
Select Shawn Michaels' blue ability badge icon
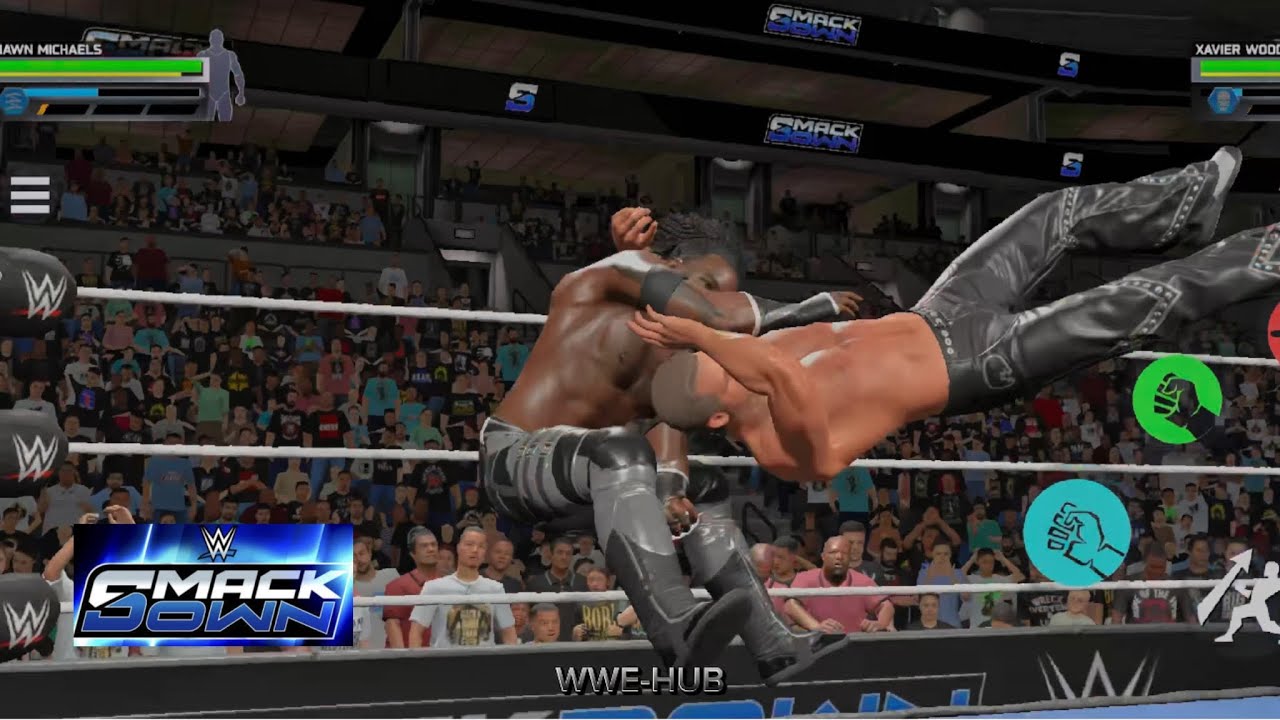tap(13, 100)
